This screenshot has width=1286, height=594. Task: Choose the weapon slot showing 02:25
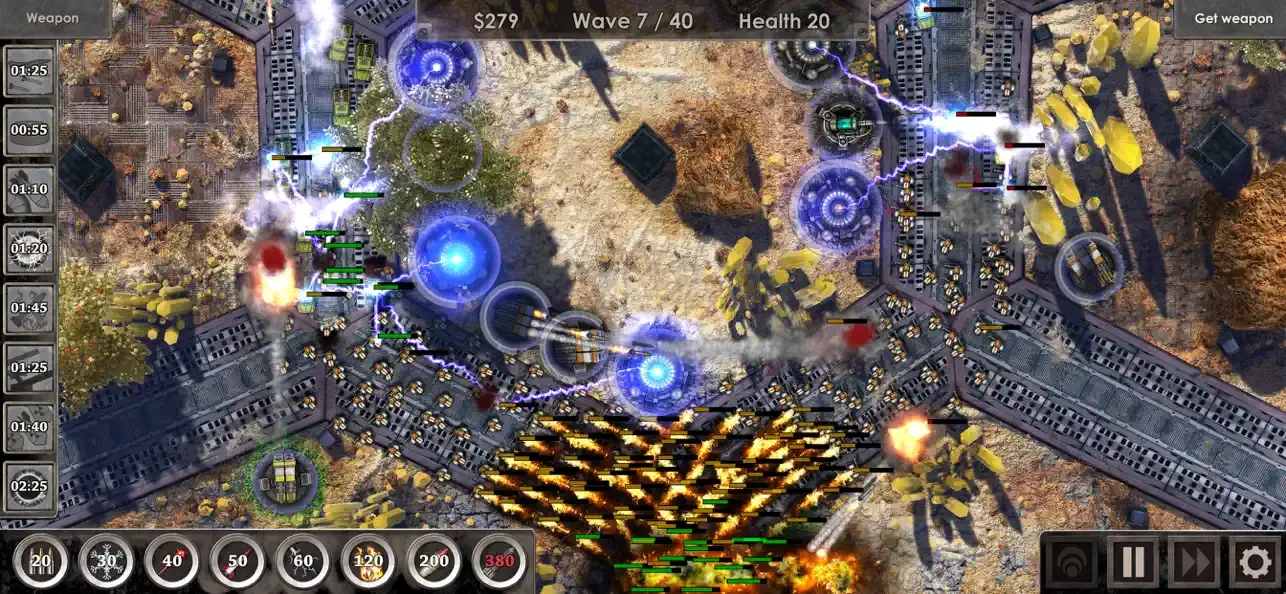coord(29,487)
